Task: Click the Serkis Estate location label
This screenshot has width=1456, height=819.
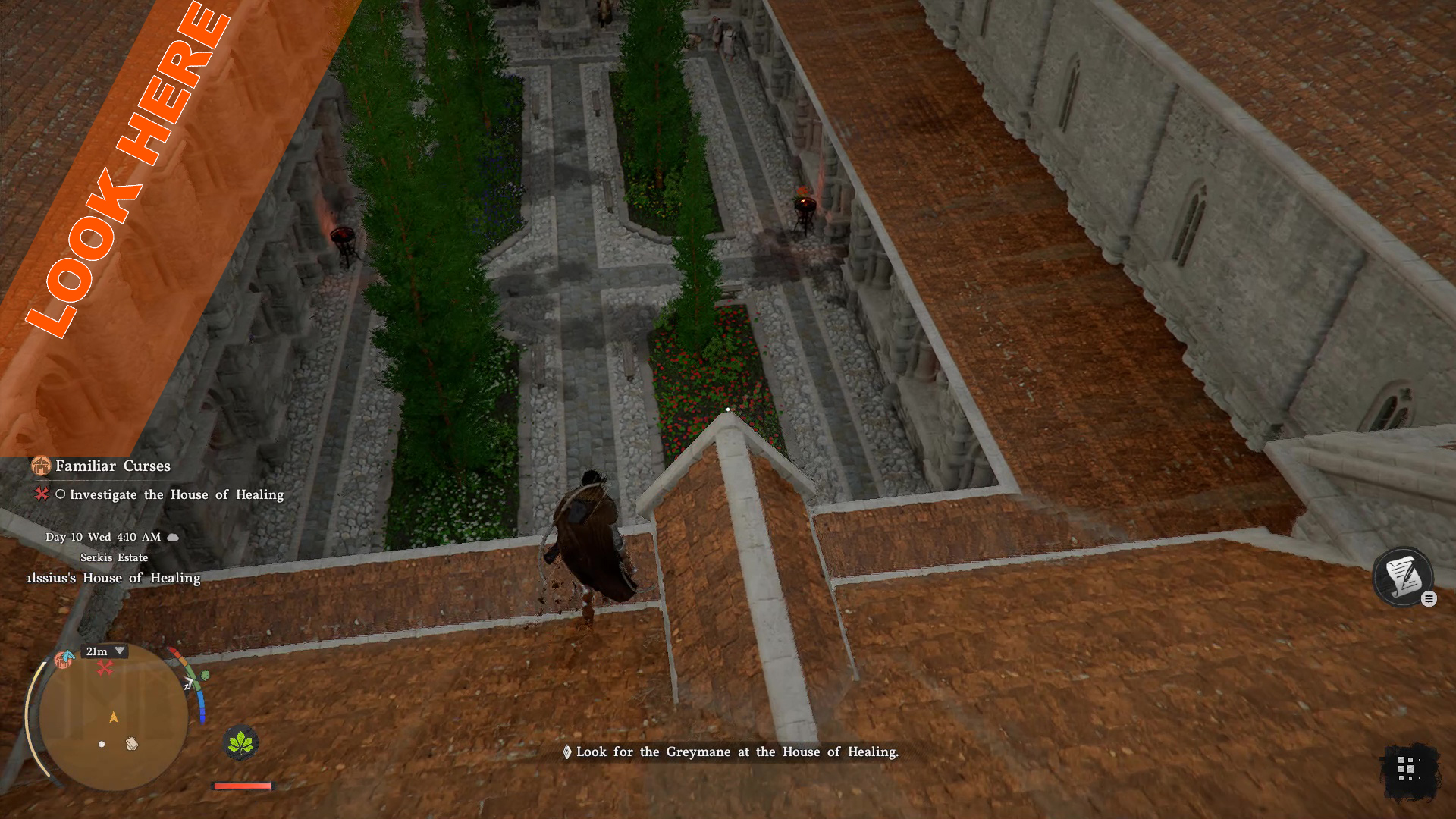Action: pyautogui.click(x=115, y=557)
